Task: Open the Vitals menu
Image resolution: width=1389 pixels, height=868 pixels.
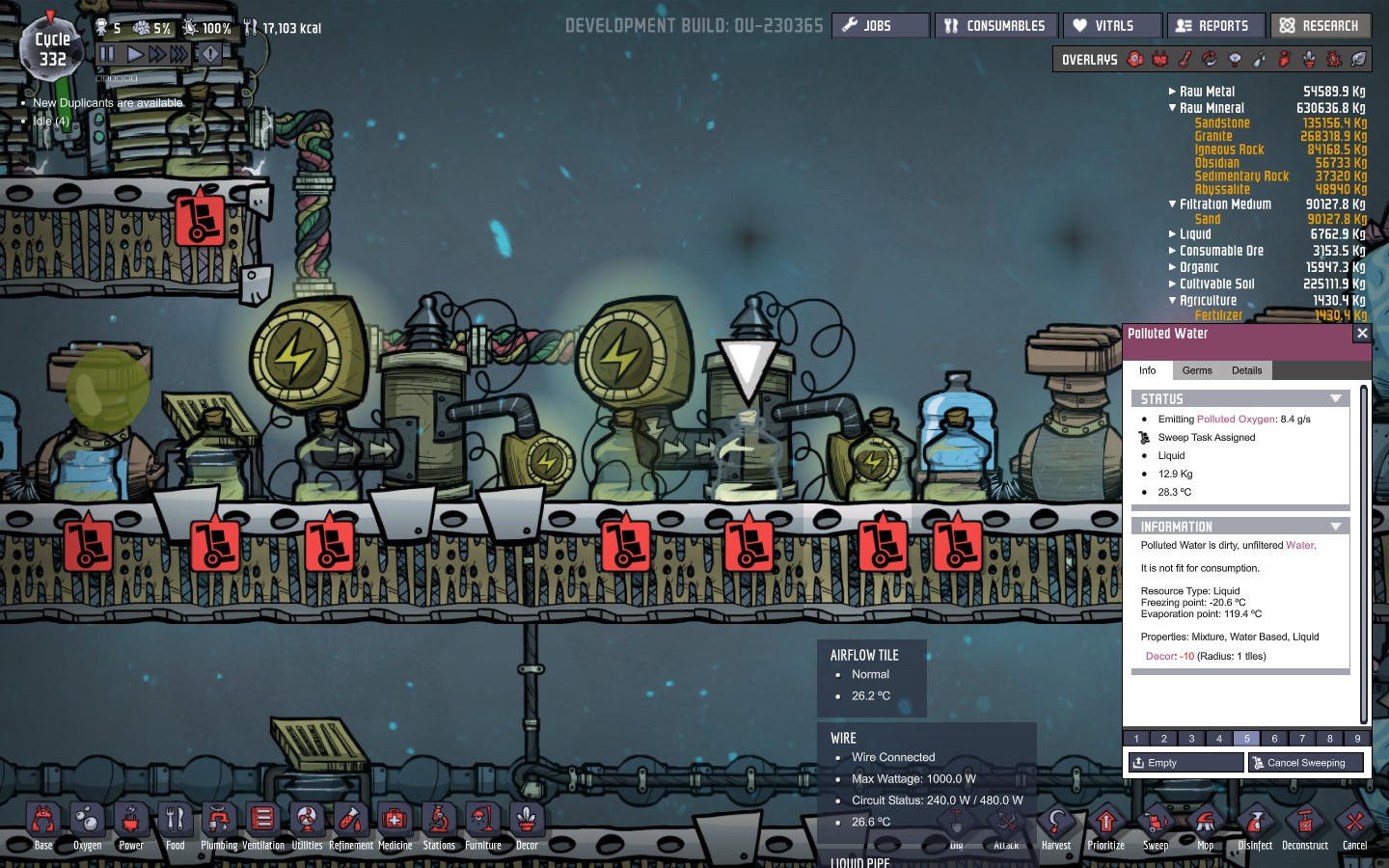Action: point(1111,25)
